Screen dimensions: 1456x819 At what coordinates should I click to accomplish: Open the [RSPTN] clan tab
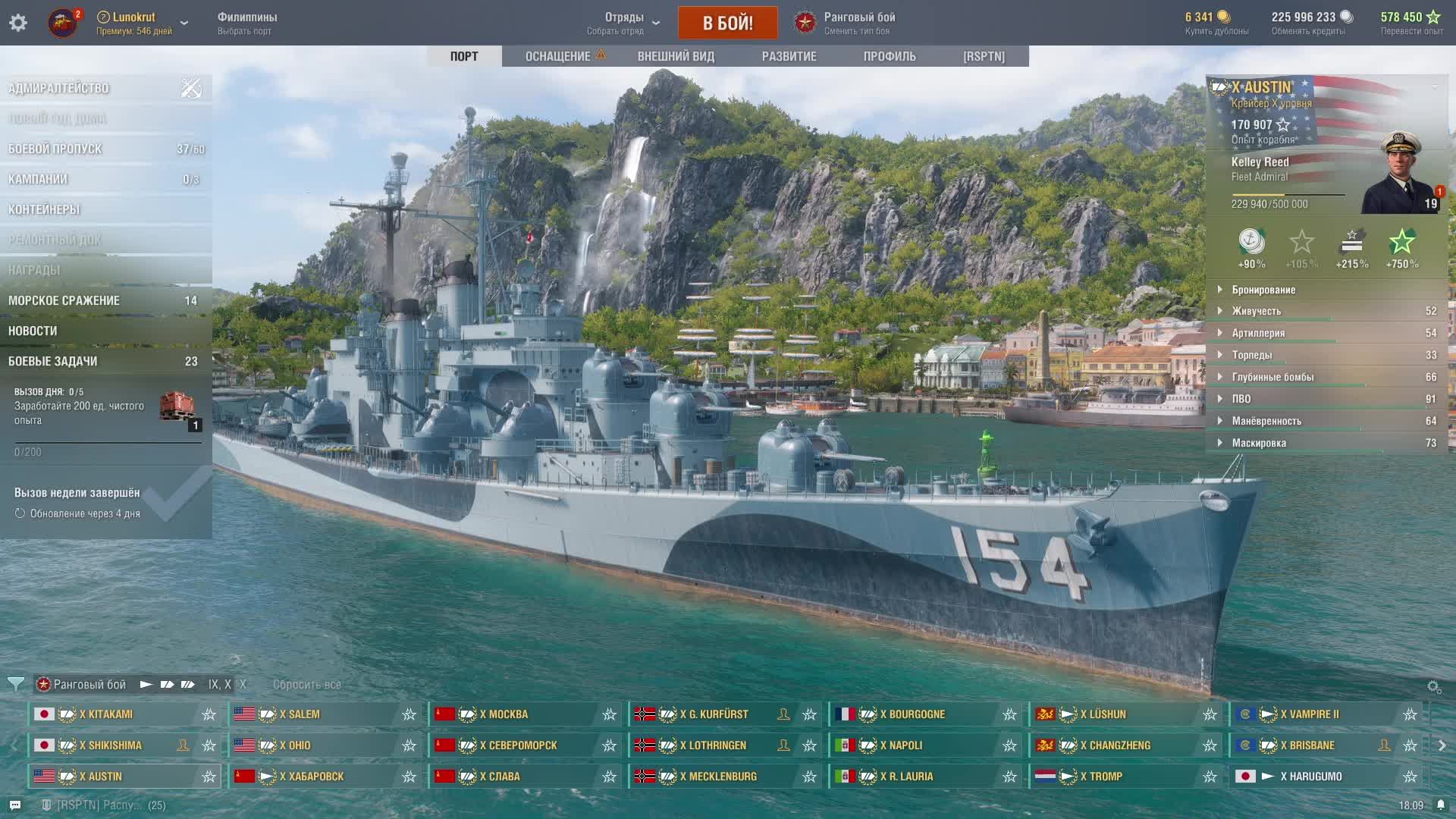(984, 56)
